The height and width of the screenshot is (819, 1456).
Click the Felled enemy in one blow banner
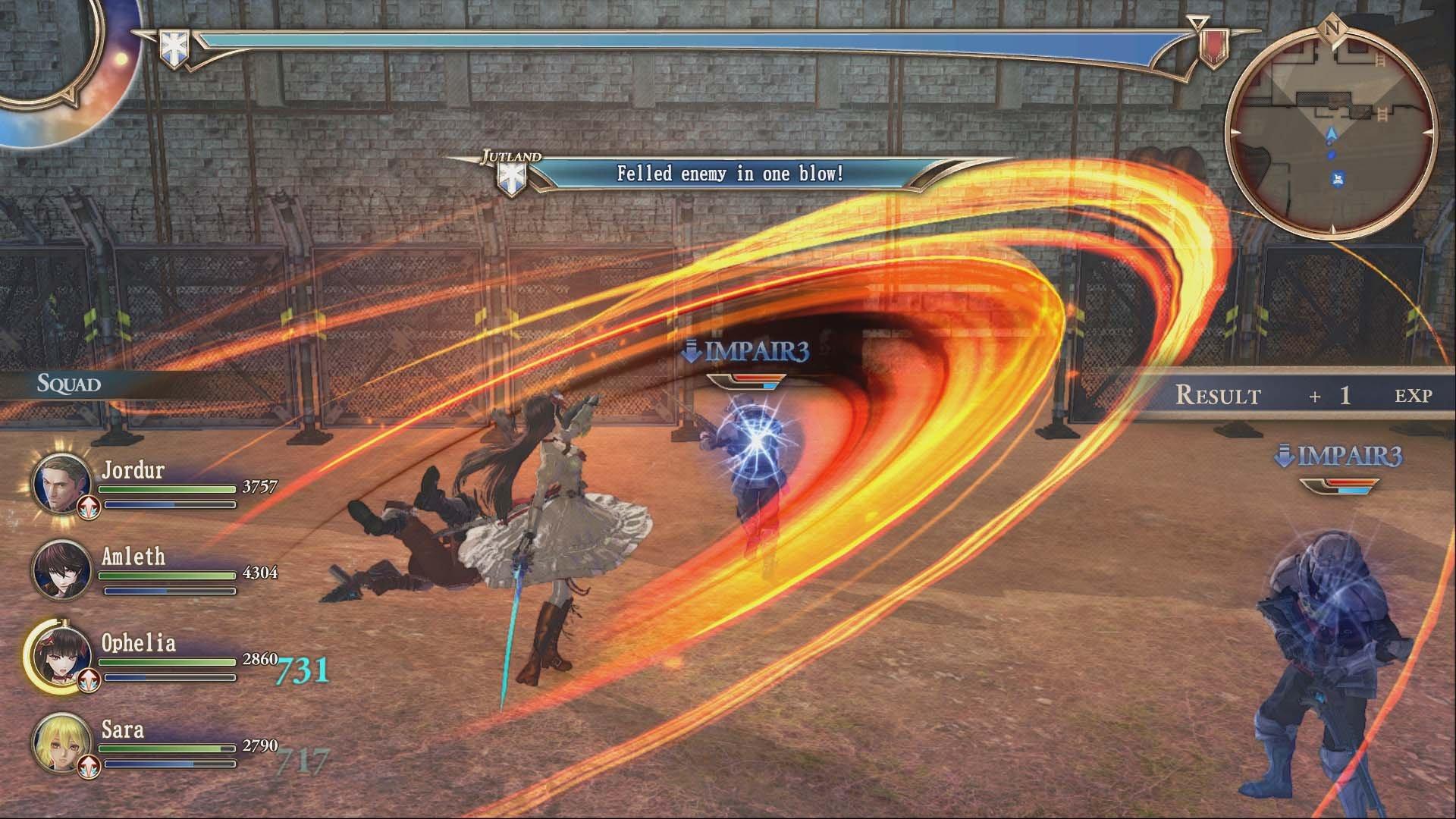point(730,173)
